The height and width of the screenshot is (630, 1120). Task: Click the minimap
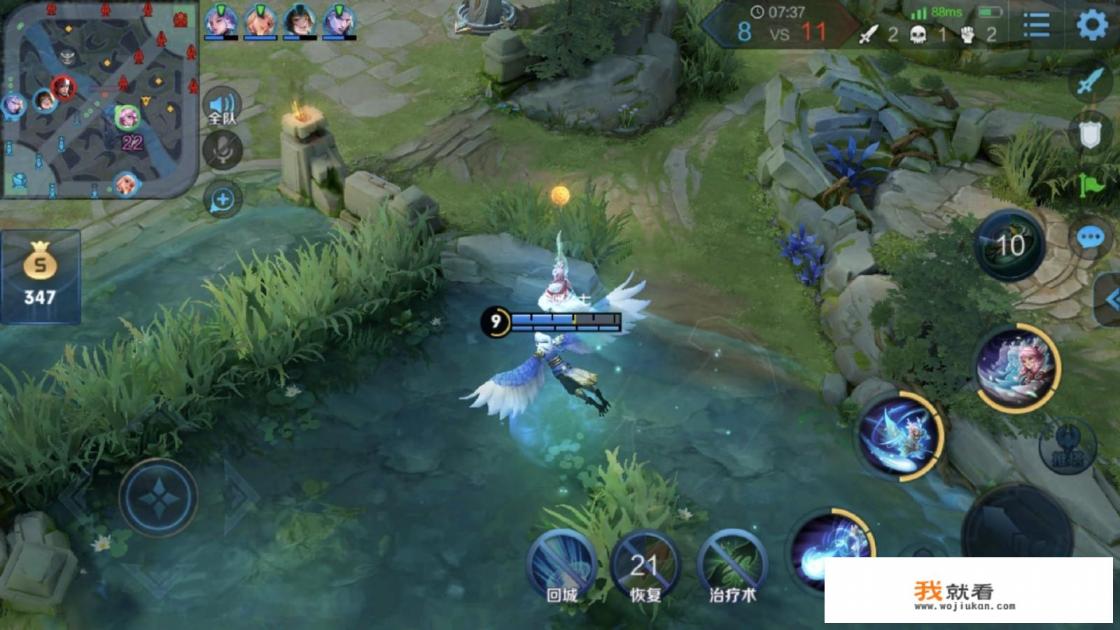pyautogui.click(x=100, y=98)
